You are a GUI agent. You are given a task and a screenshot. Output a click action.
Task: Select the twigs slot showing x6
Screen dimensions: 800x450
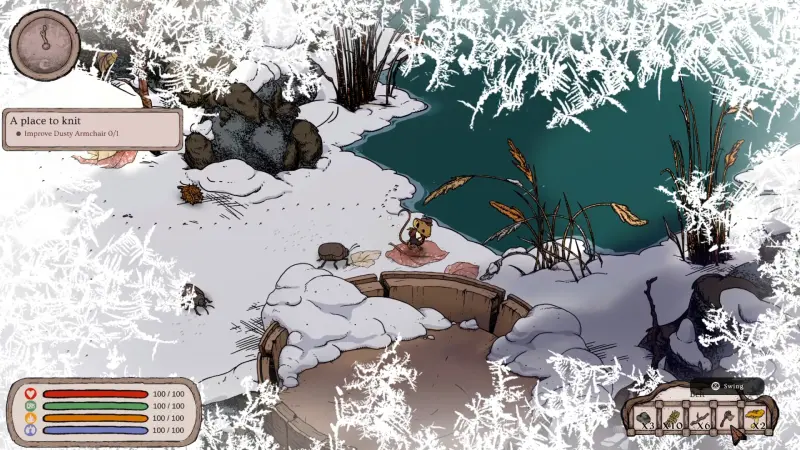point(700,417)
